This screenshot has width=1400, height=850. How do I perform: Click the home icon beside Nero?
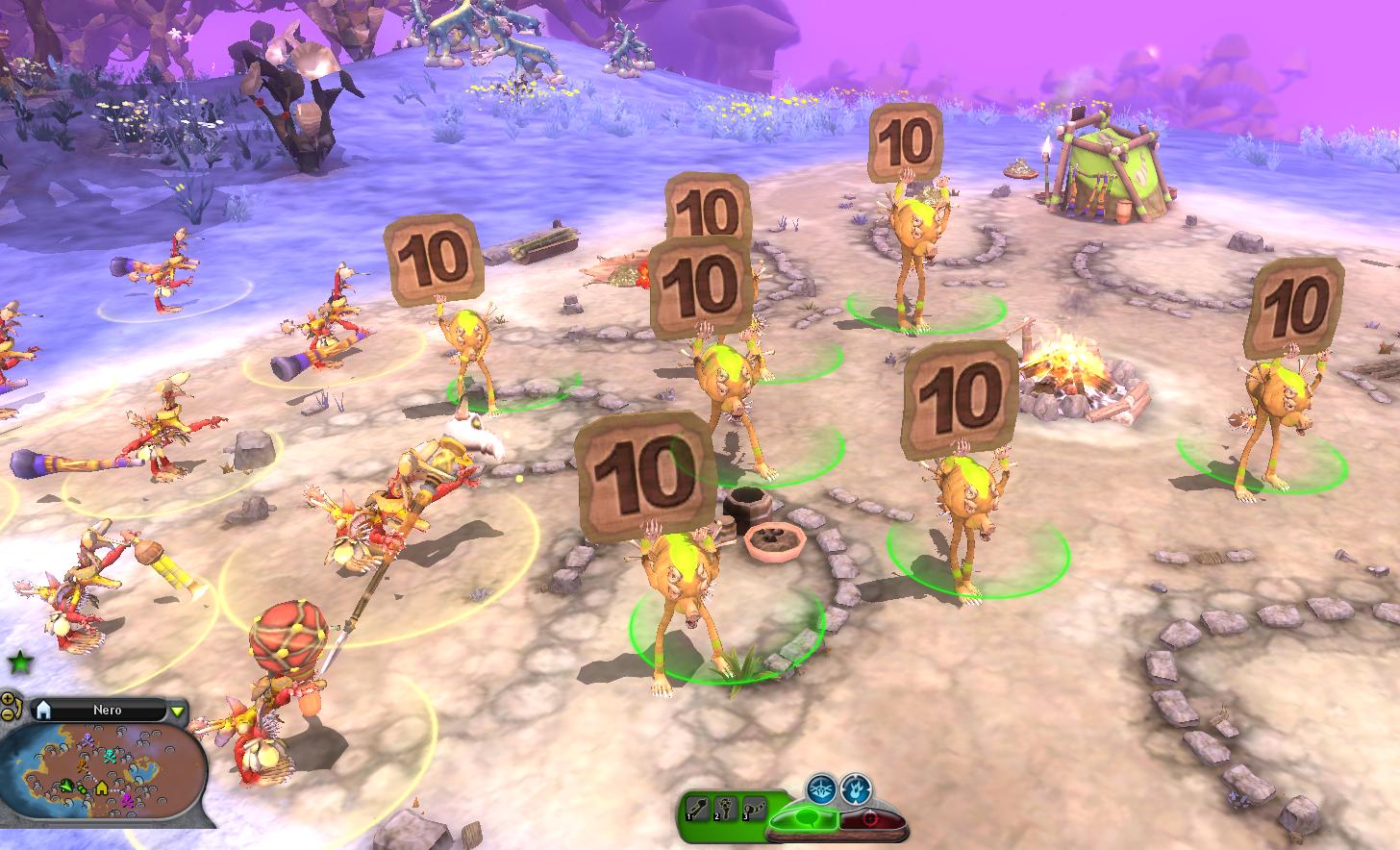[41, 711]
